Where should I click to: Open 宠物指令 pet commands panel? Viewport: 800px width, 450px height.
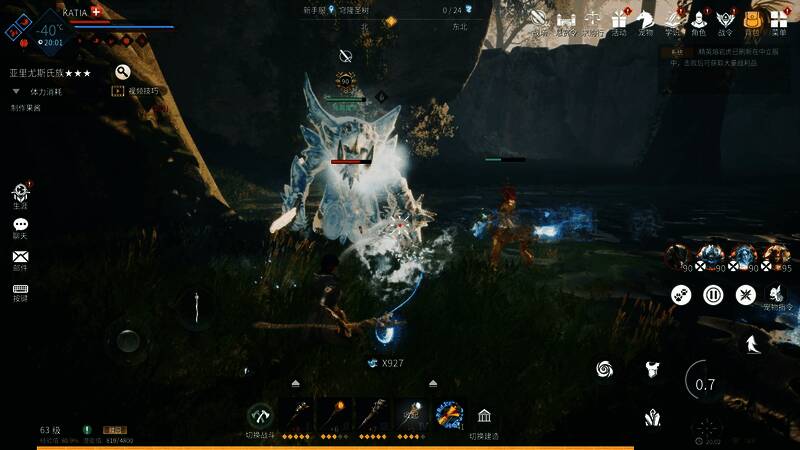pos(777,295)
